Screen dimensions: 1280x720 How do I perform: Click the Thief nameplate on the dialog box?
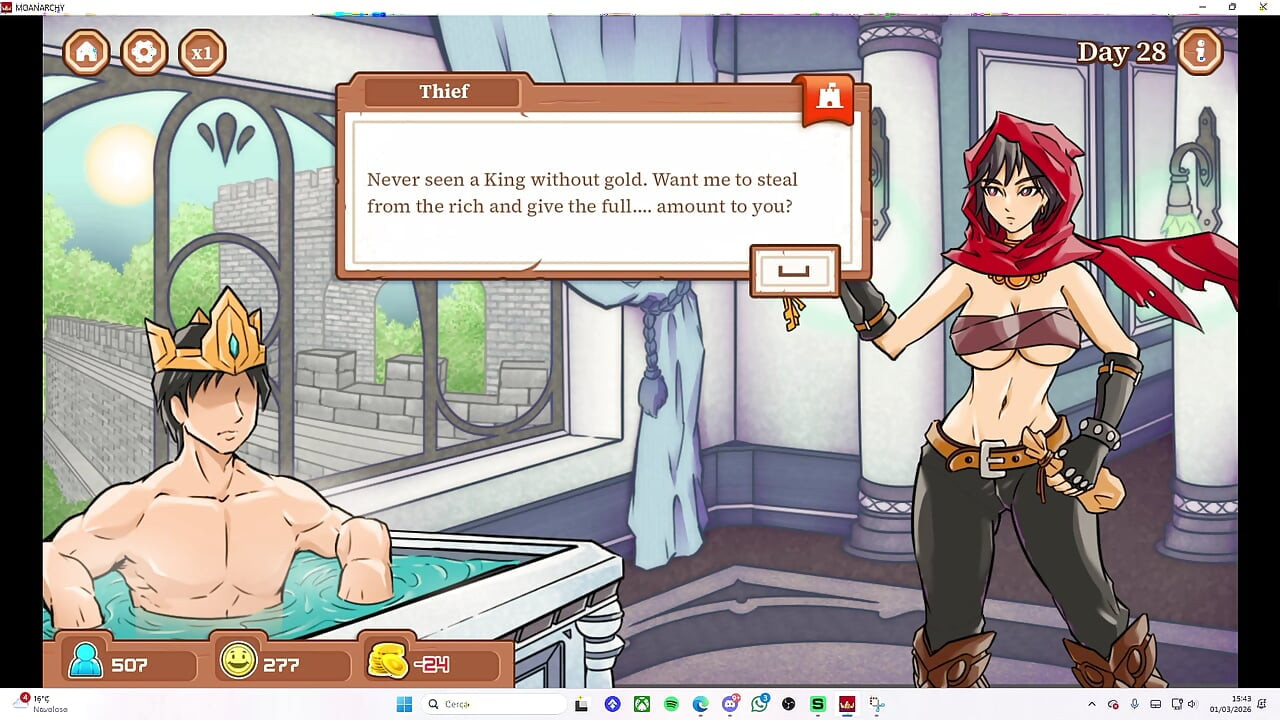(x=444, y=92)
